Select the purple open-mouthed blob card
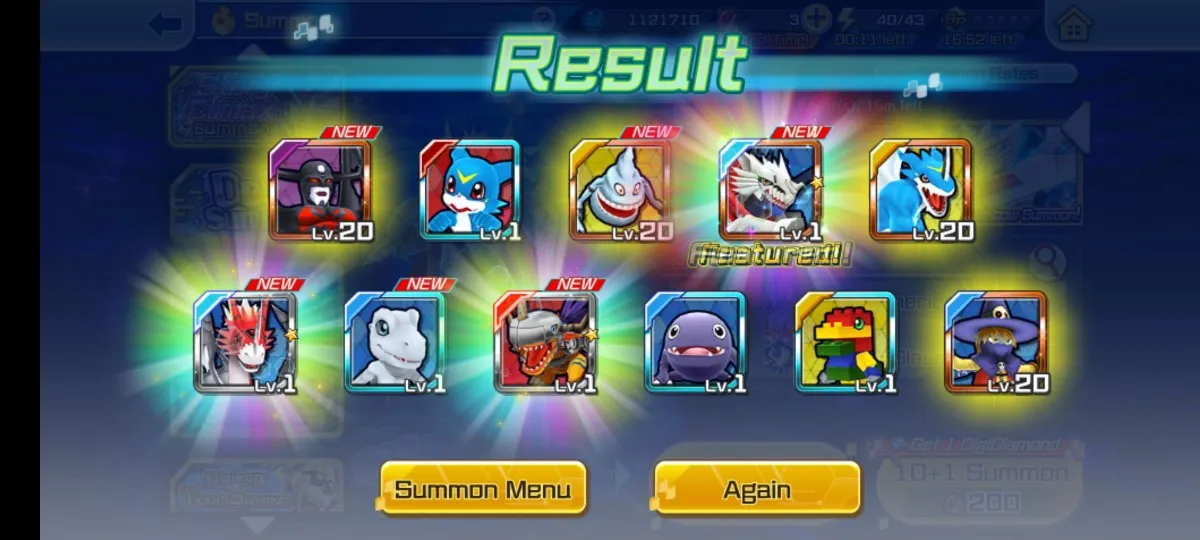 [695, 342]
